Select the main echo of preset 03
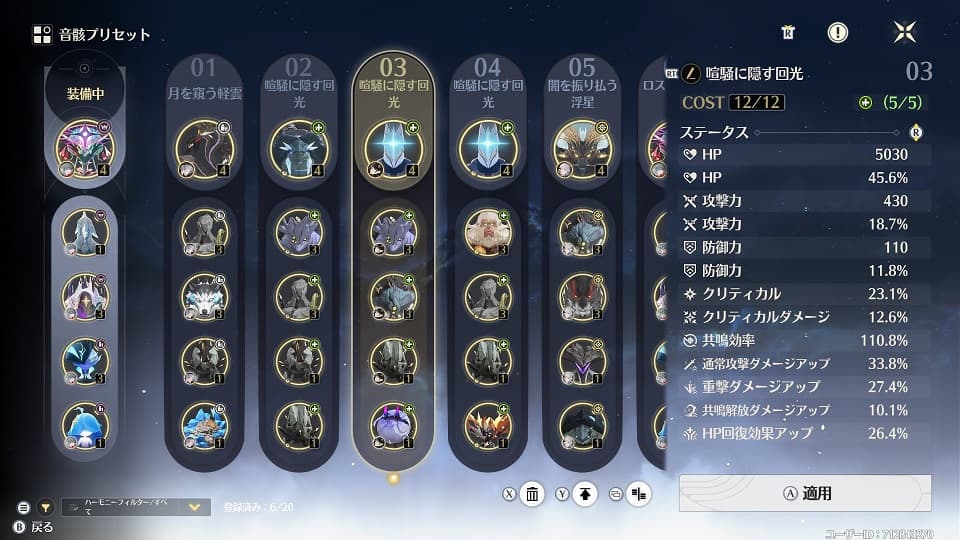This screenshot has width=960, height=540. click(x=393, y=147)
